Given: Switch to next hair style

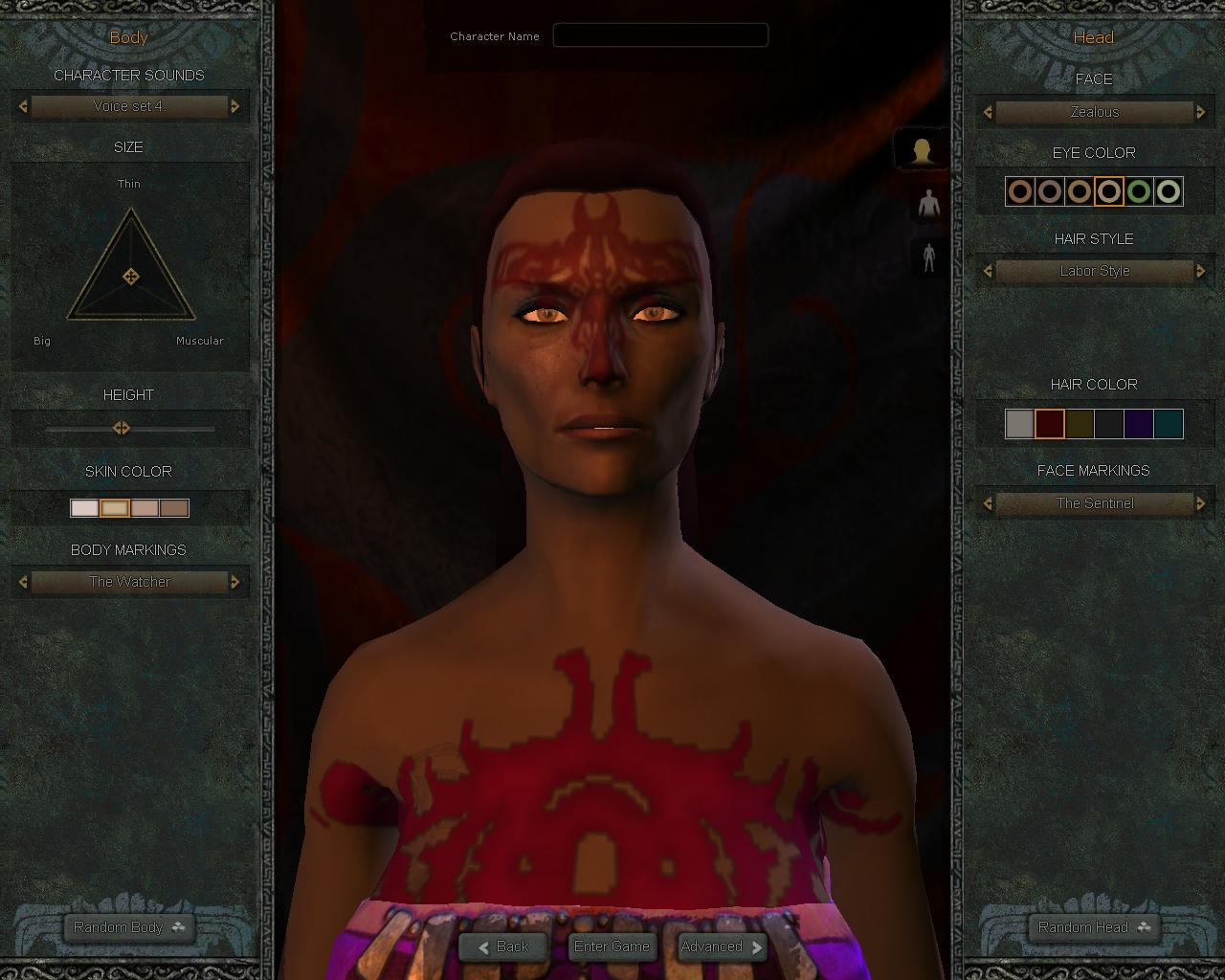Looking at the screenshot, I should (x=1201, y=271).
